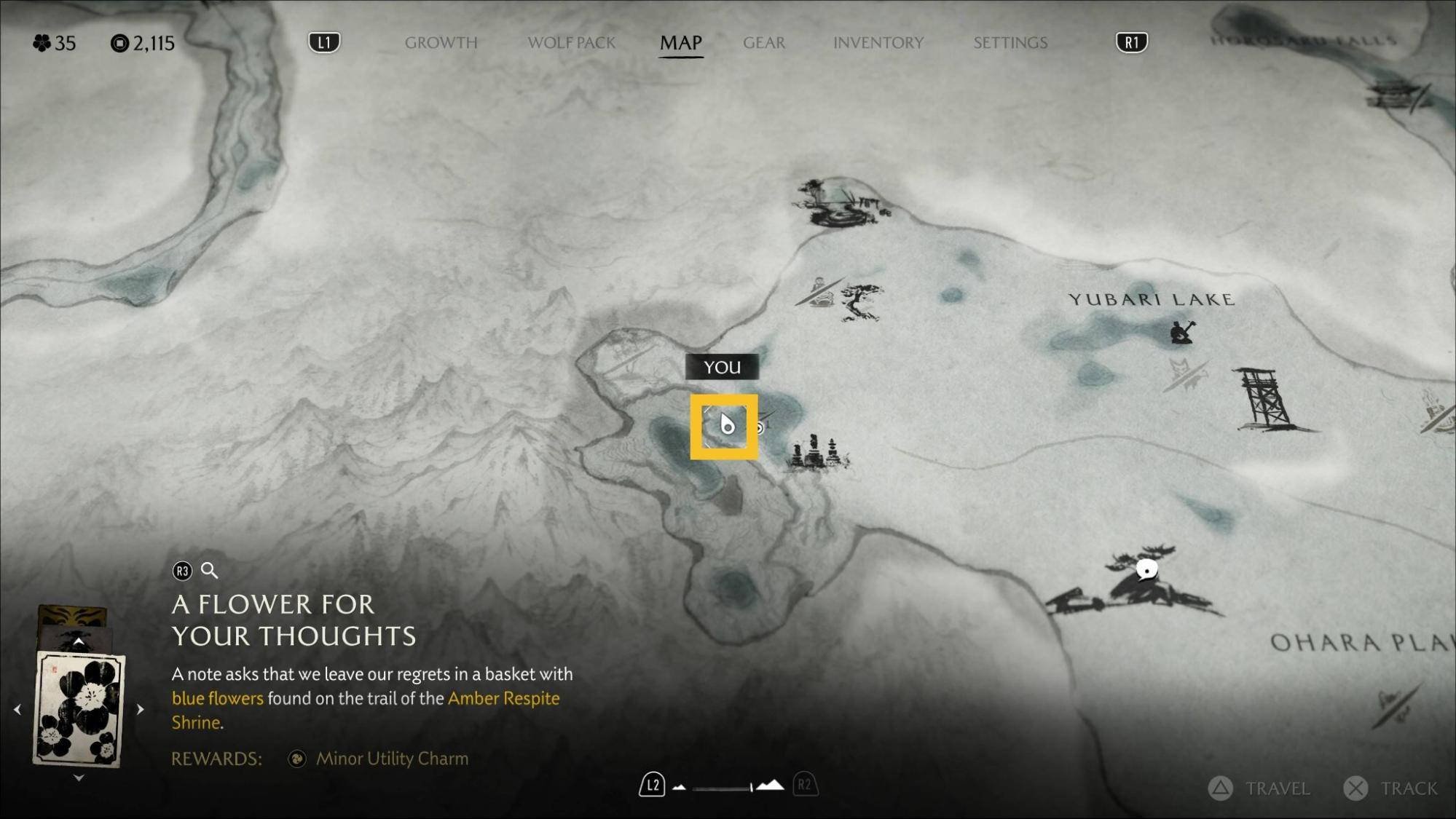The width and height of the screenshot is (1456, 819).
Task: Go to the Gear tab
Action: click(763, 43)
